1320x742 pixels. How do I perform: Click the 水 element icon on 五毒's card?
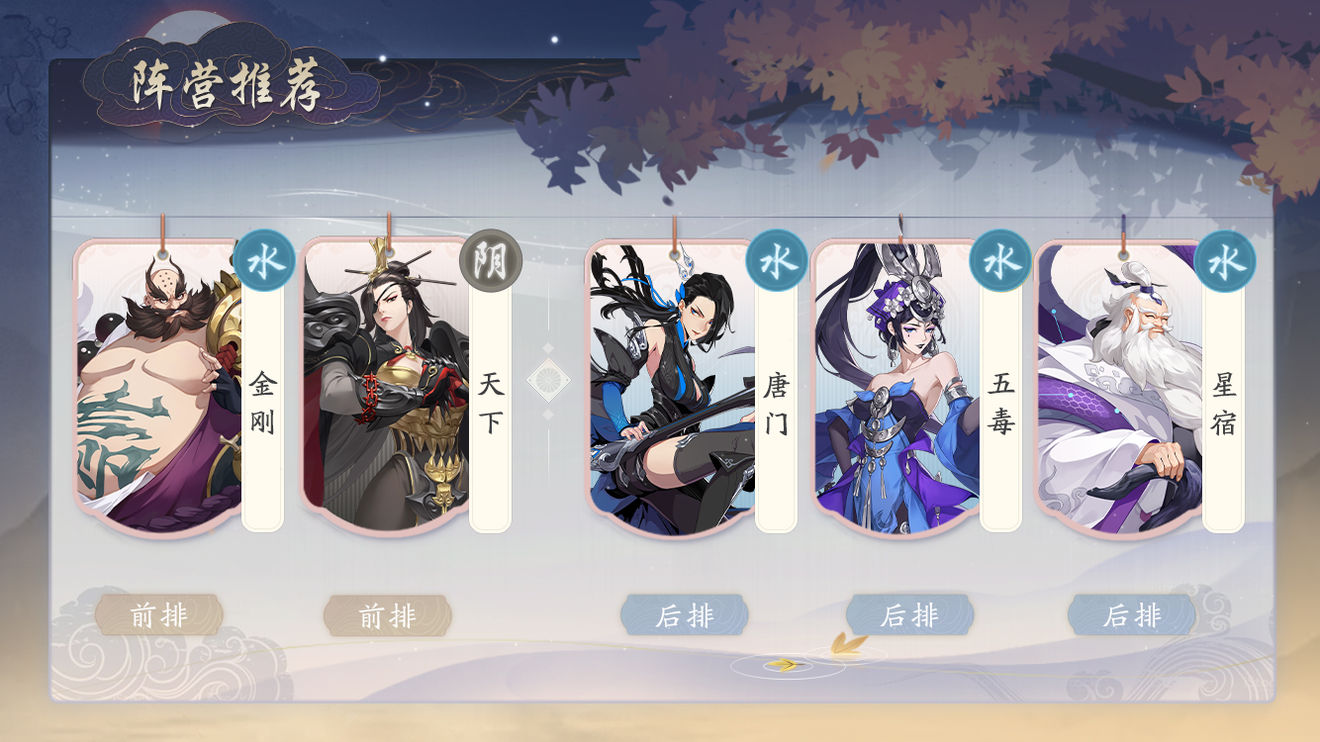[x=1002, y=261]
